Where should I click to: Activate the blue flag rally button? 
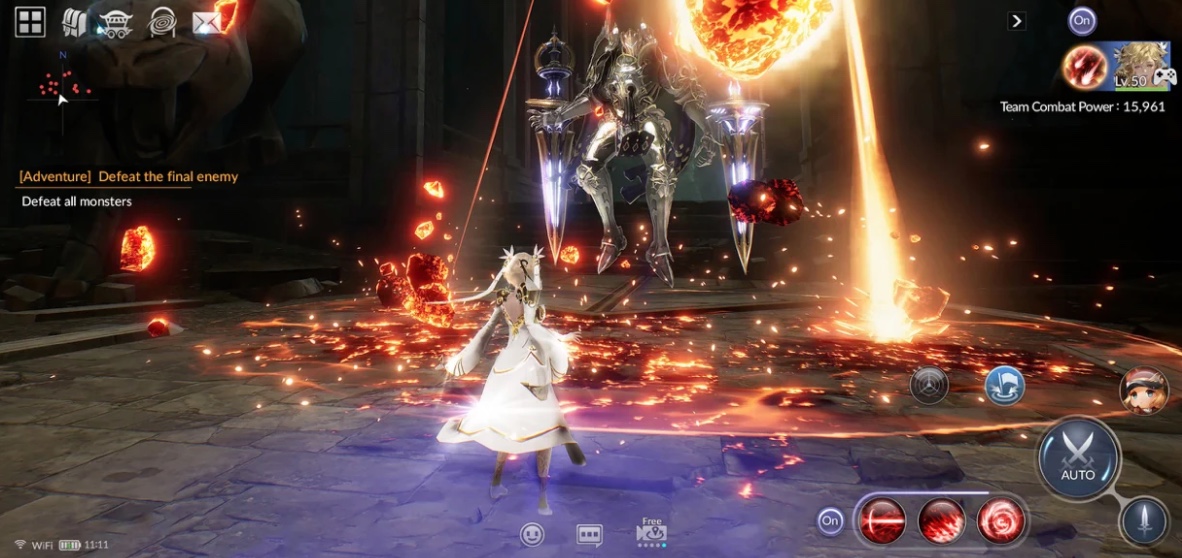[1004, 385]
